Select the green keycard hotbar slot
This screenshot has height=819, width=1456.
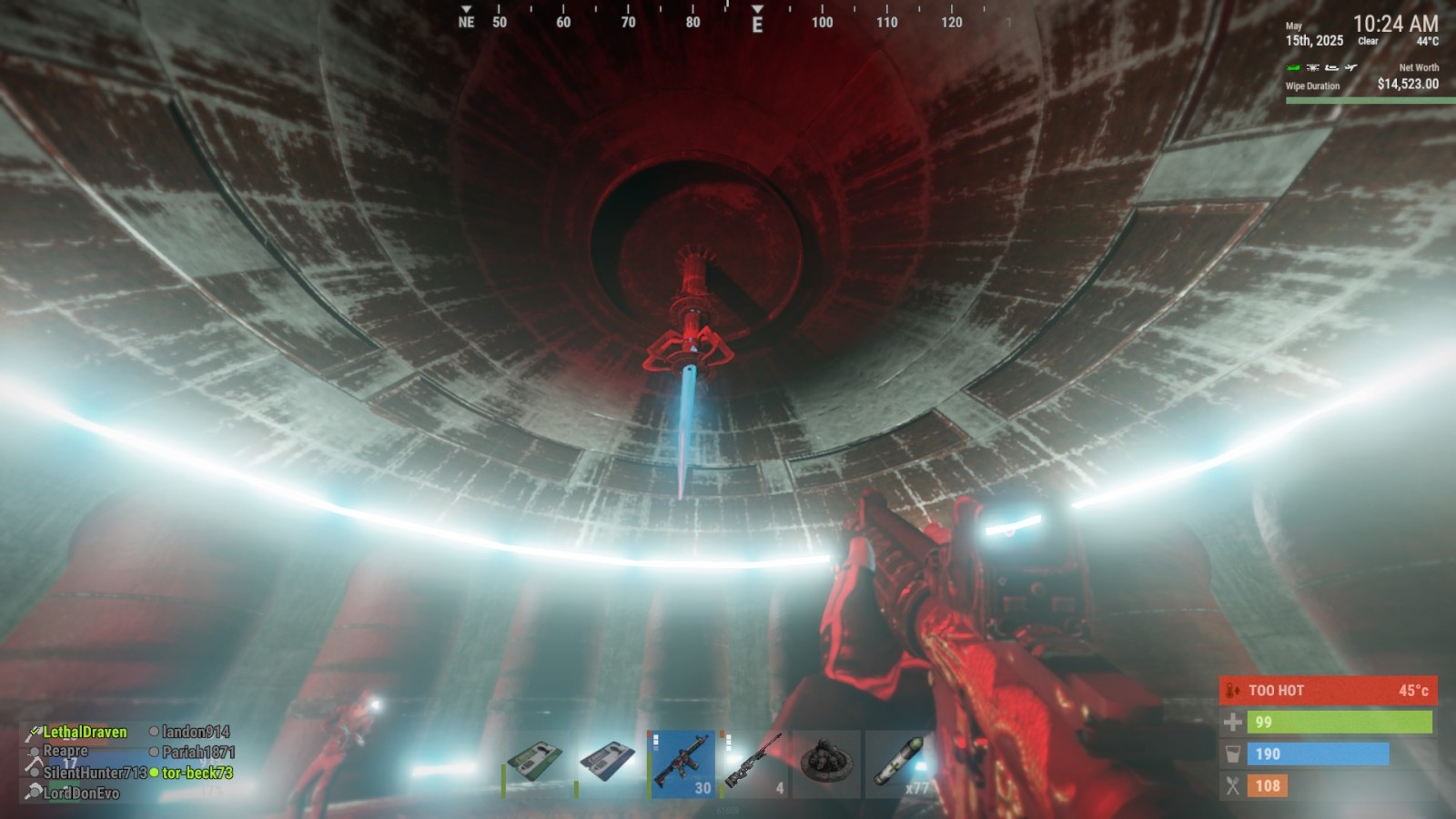point(536,763)
